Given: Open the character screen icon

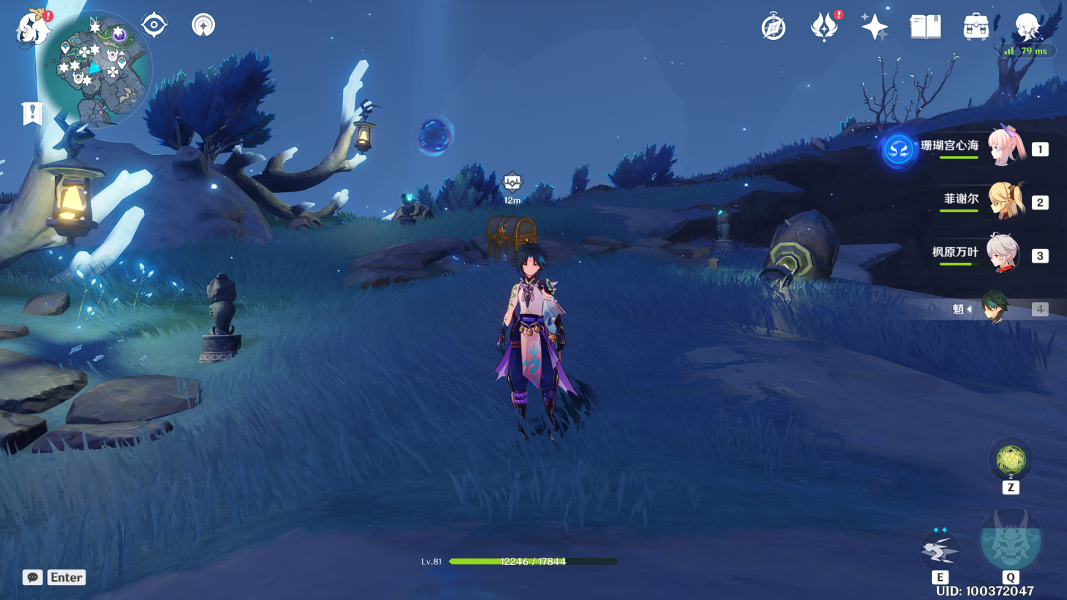Looking at the screenshot, I should pos(1028,27).
